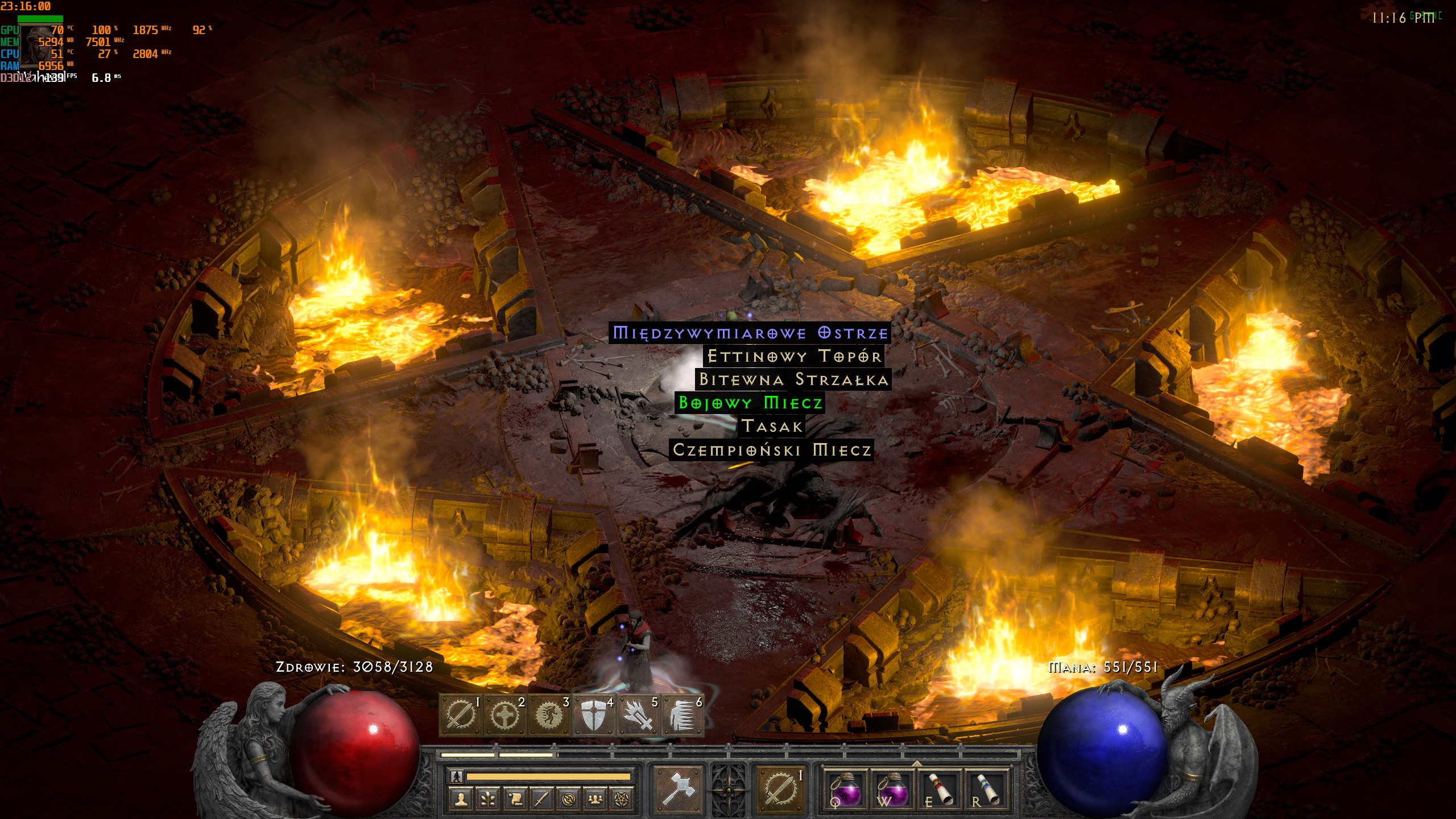Open the game menu pentagram button
This screenshot has width=1456, height=819.
point(622,799)
